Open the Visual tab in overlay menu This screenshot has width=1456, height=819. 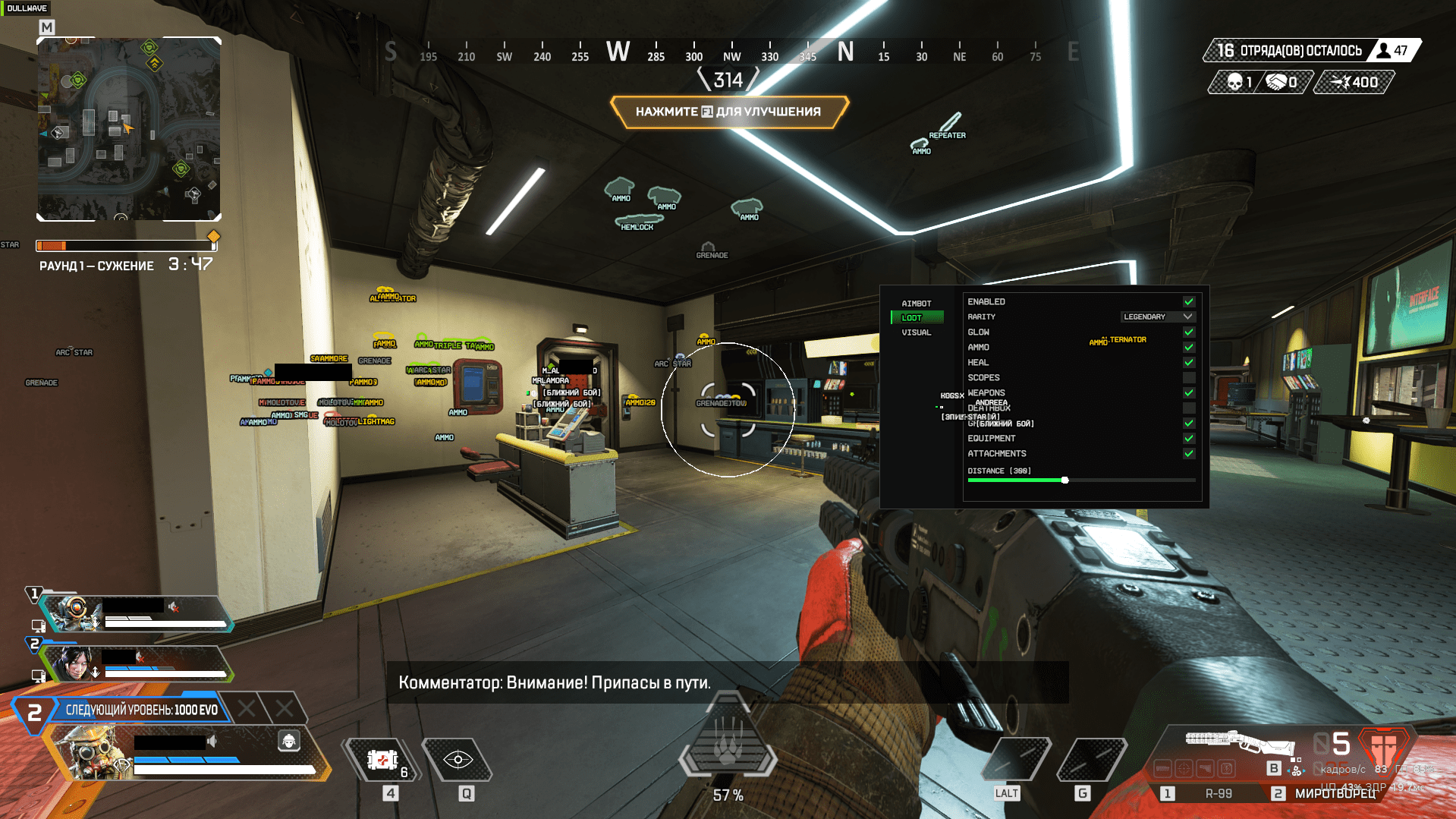(x=916, y=332)
